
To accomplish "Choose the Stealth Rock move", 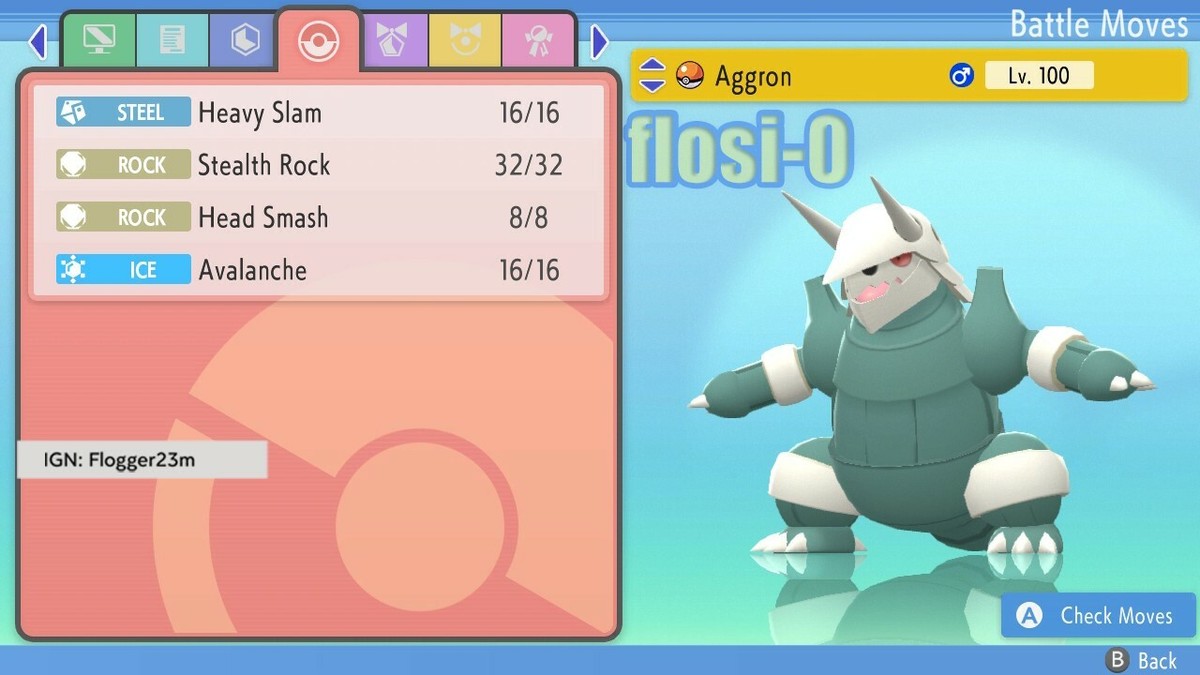I will coord(318,165).
